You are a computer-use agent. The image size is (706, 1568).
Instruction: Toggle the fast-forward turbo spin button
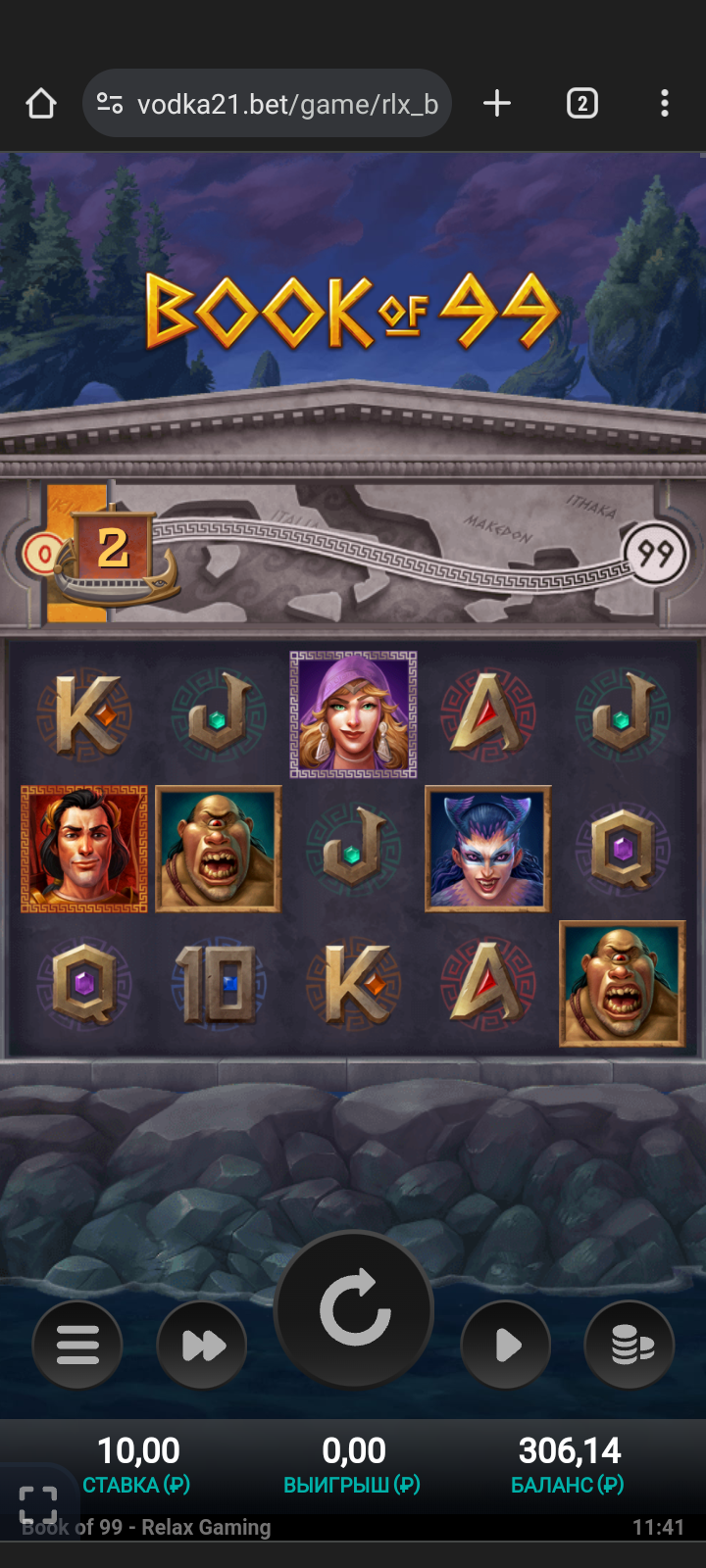(203, 1345)
